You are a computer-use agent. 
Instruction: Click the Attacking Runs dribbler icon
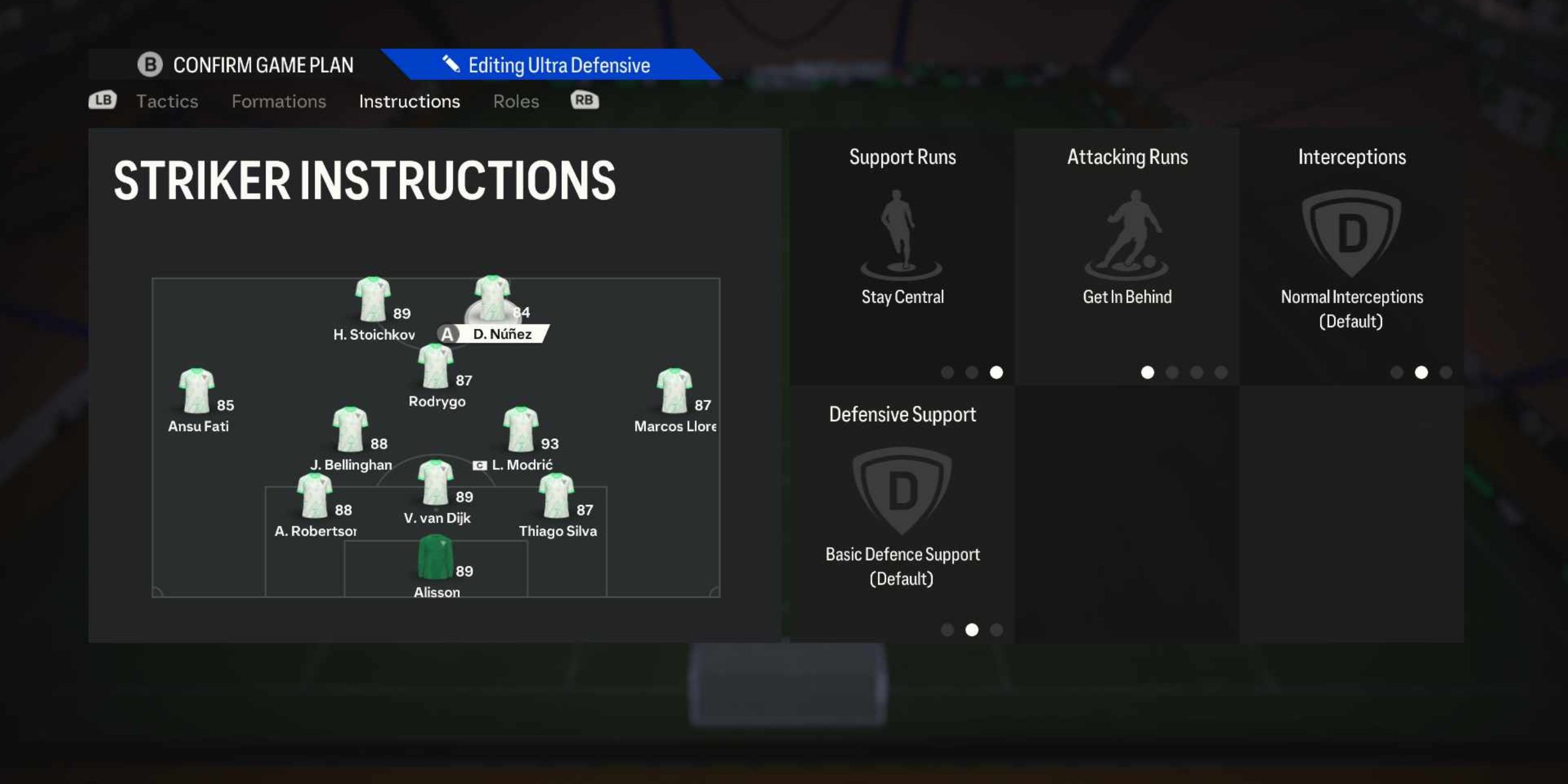pyautogui.click(x=1127, y=232)
